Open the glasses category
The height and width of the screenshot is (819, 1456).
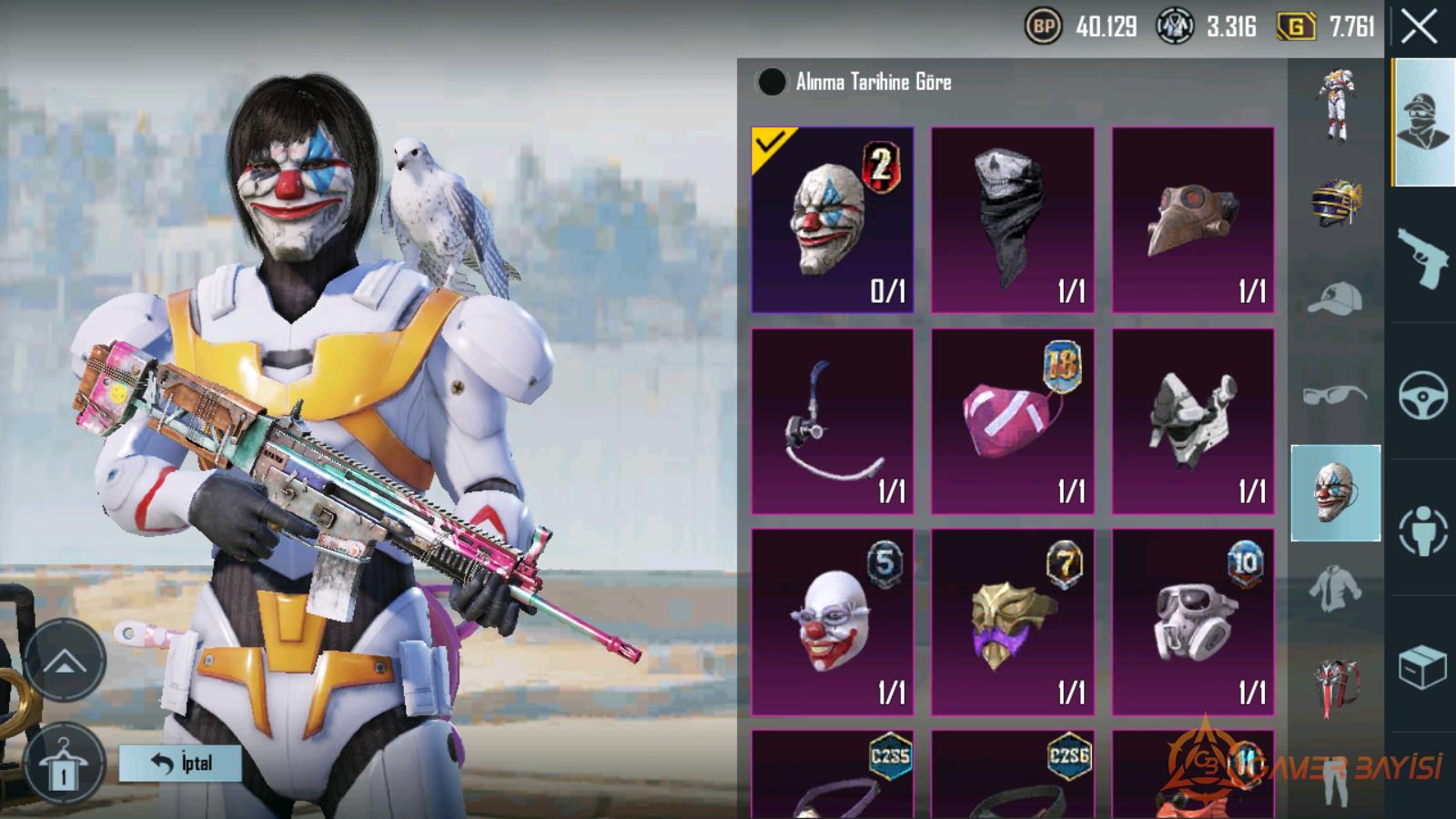(1335, 395)
